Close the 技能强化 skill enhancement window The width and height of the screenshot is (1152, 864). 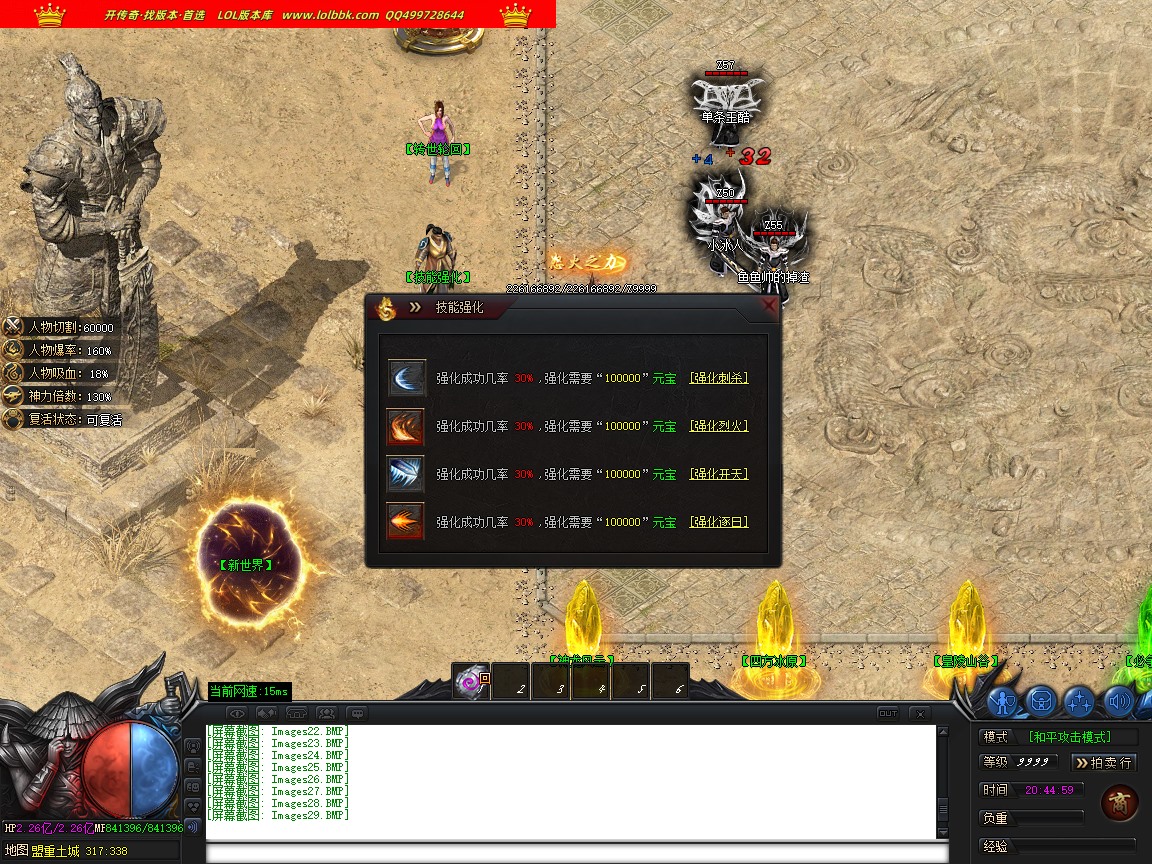tap(768, 306)
